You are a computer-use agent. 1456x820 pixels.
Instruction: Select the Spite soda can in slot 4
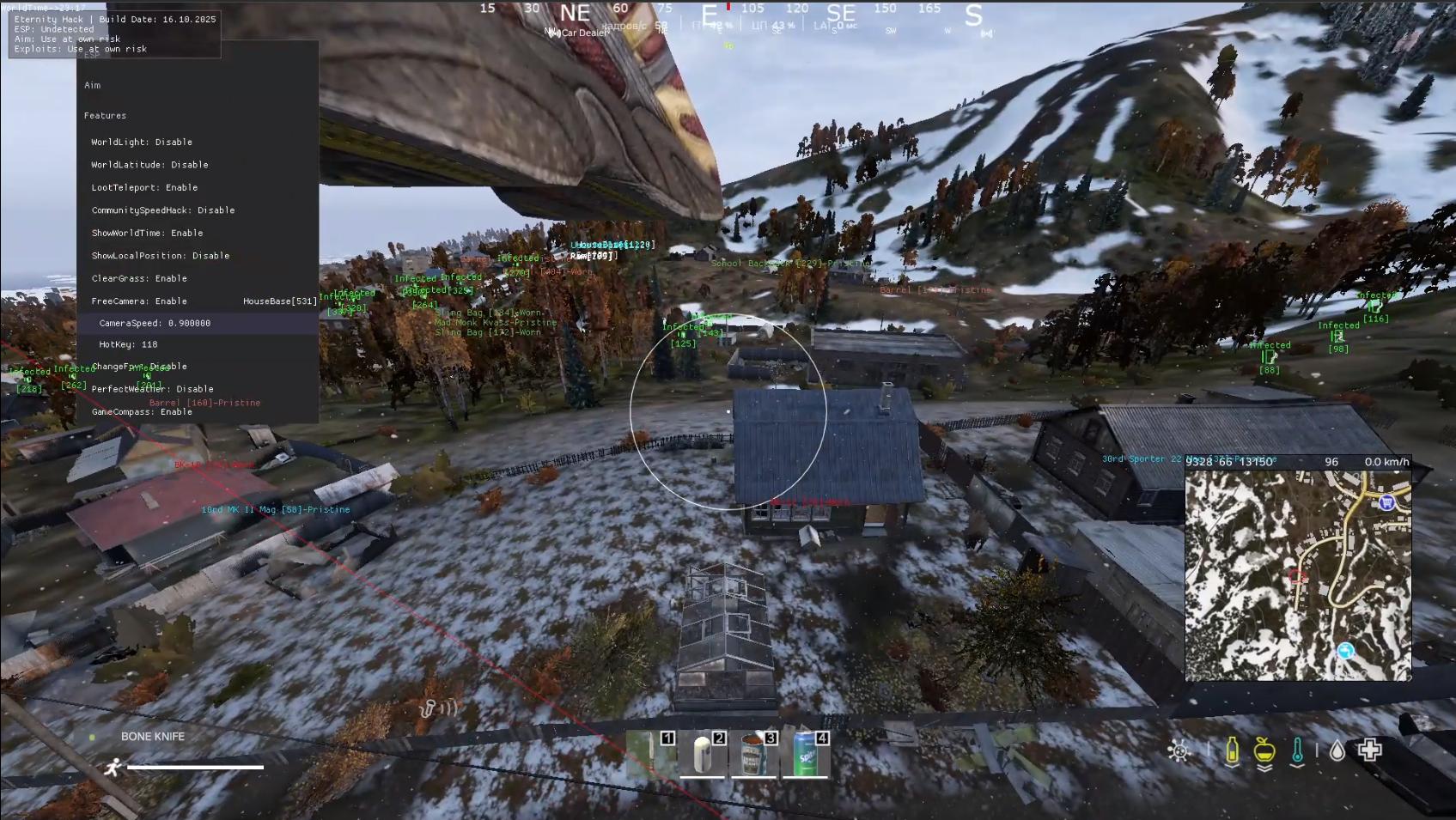(805, 754)
